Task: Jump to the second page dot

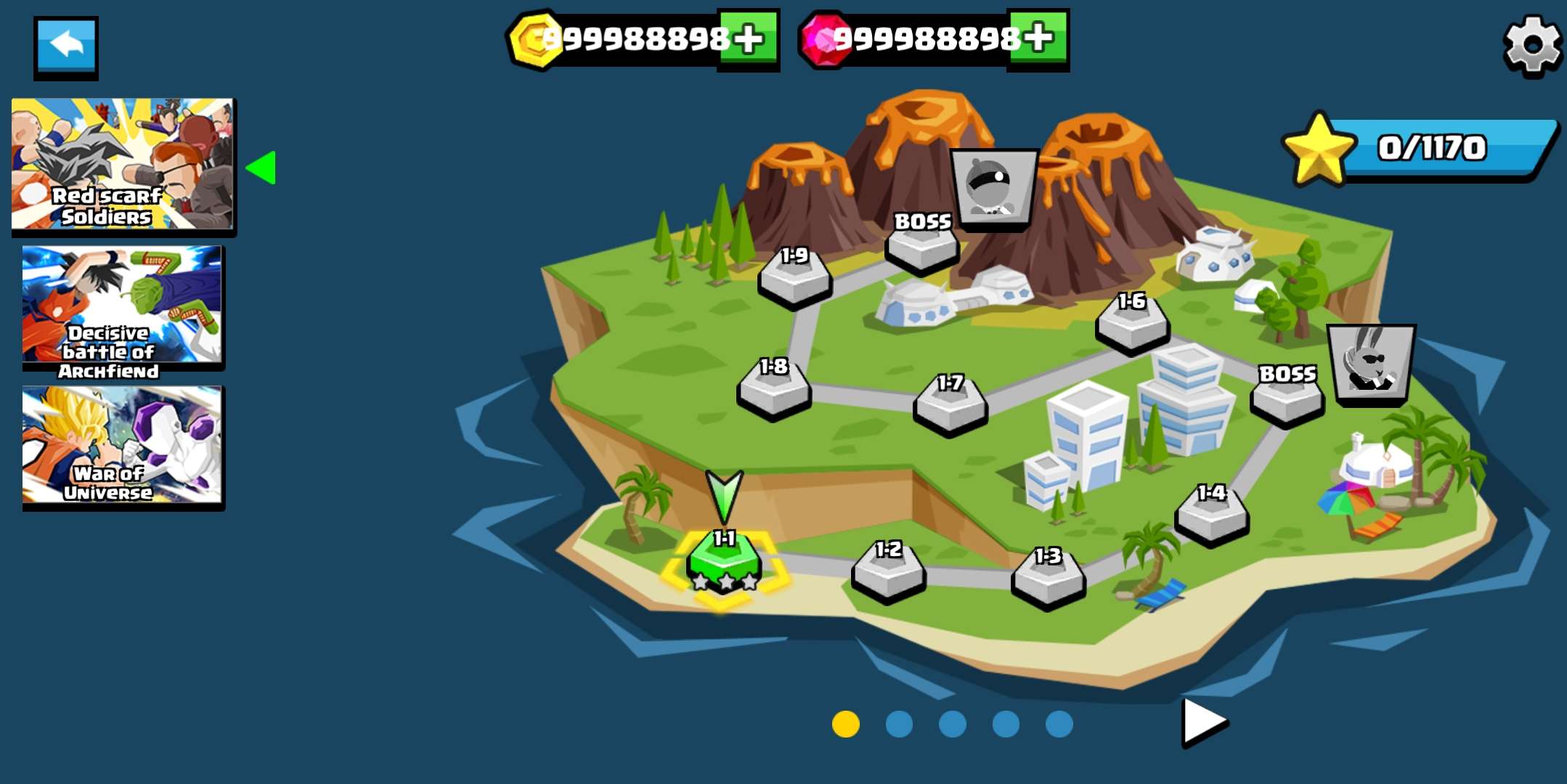Action: (899, 724)
